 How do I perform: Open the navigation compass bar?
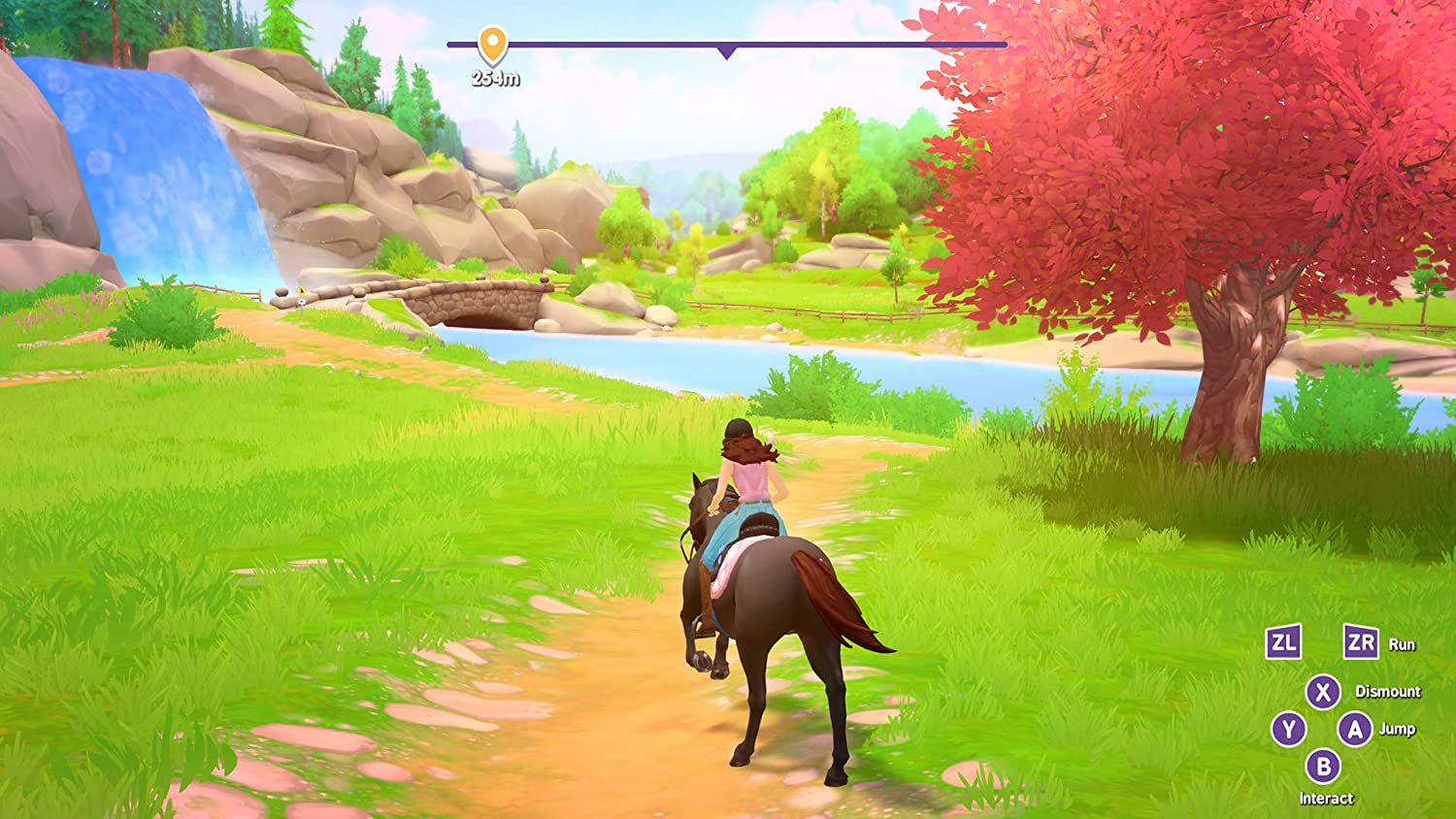tap(728, 43)
